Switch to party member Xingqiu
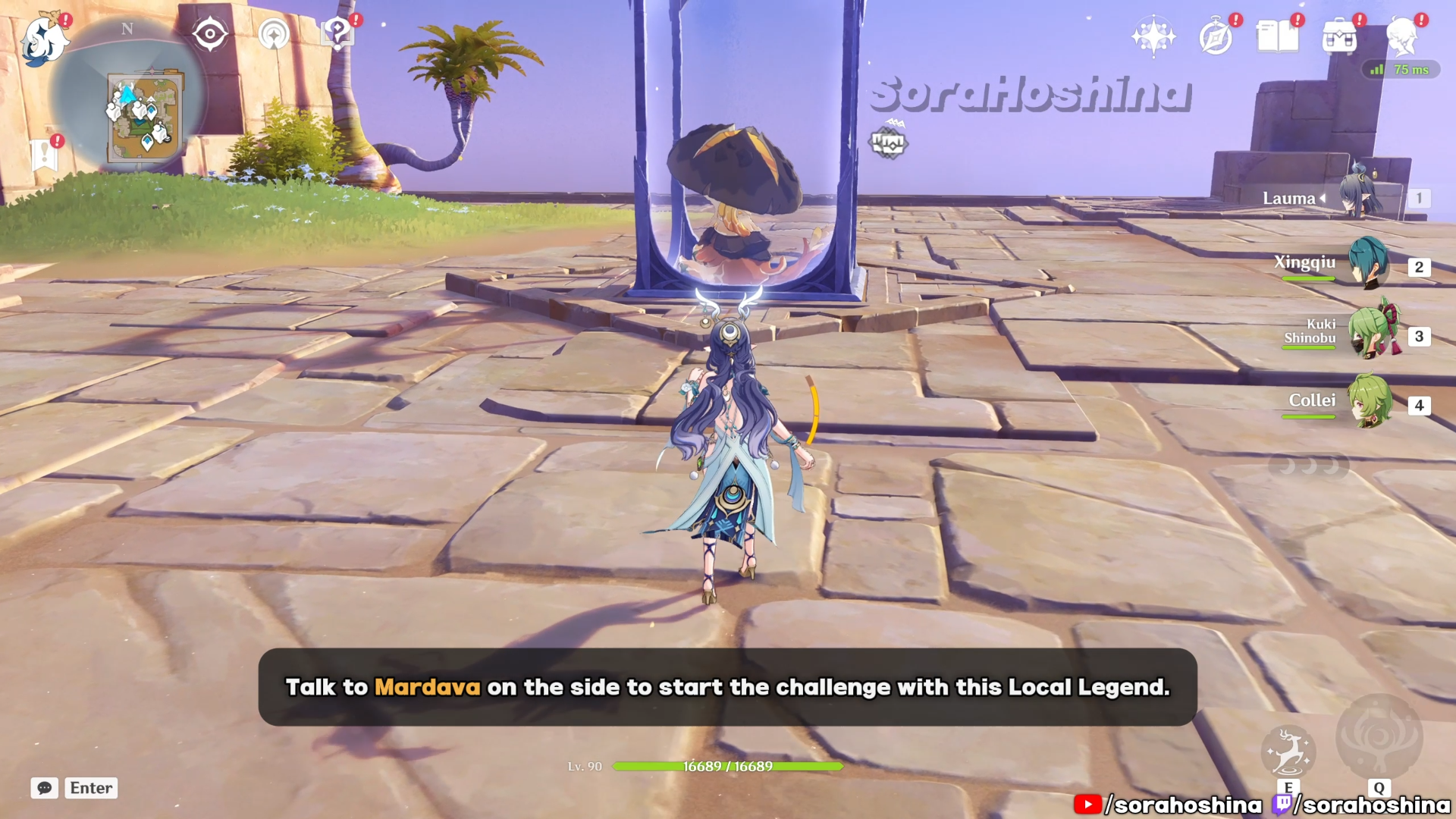Image resolution: width=1456 pixels, height=819 pixels. coord(1368,264)
